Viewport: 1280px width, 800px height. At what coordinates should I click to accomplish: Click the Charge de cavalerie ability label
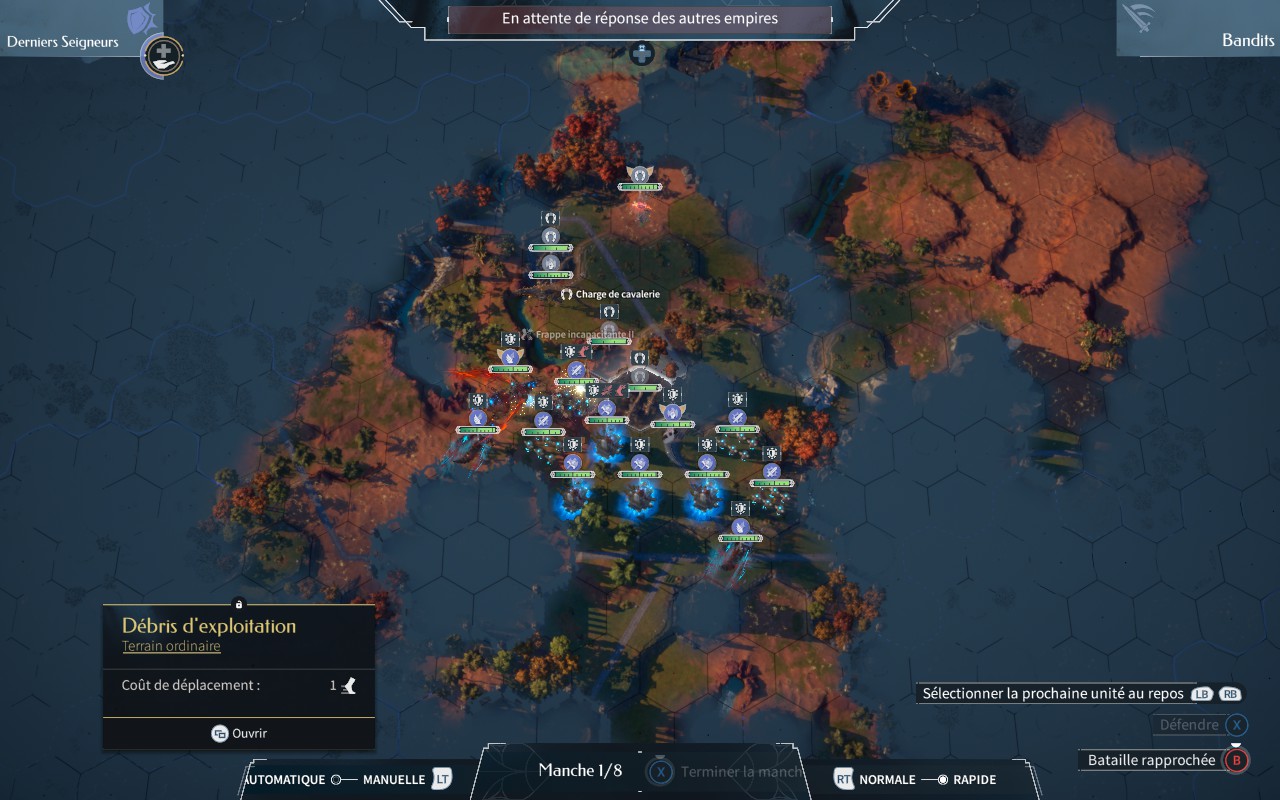point(617,294)
